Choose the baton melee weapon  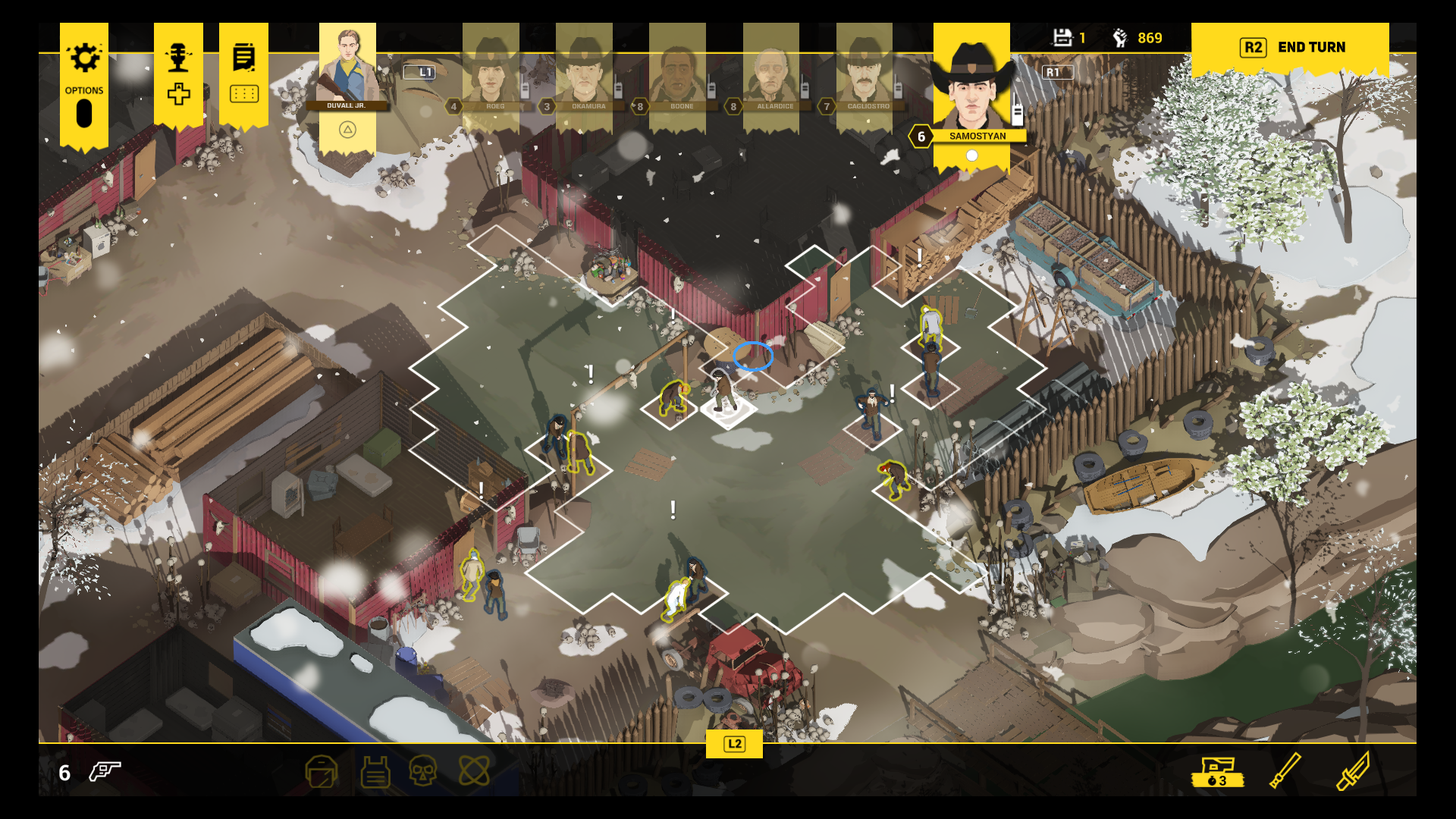1285,770
